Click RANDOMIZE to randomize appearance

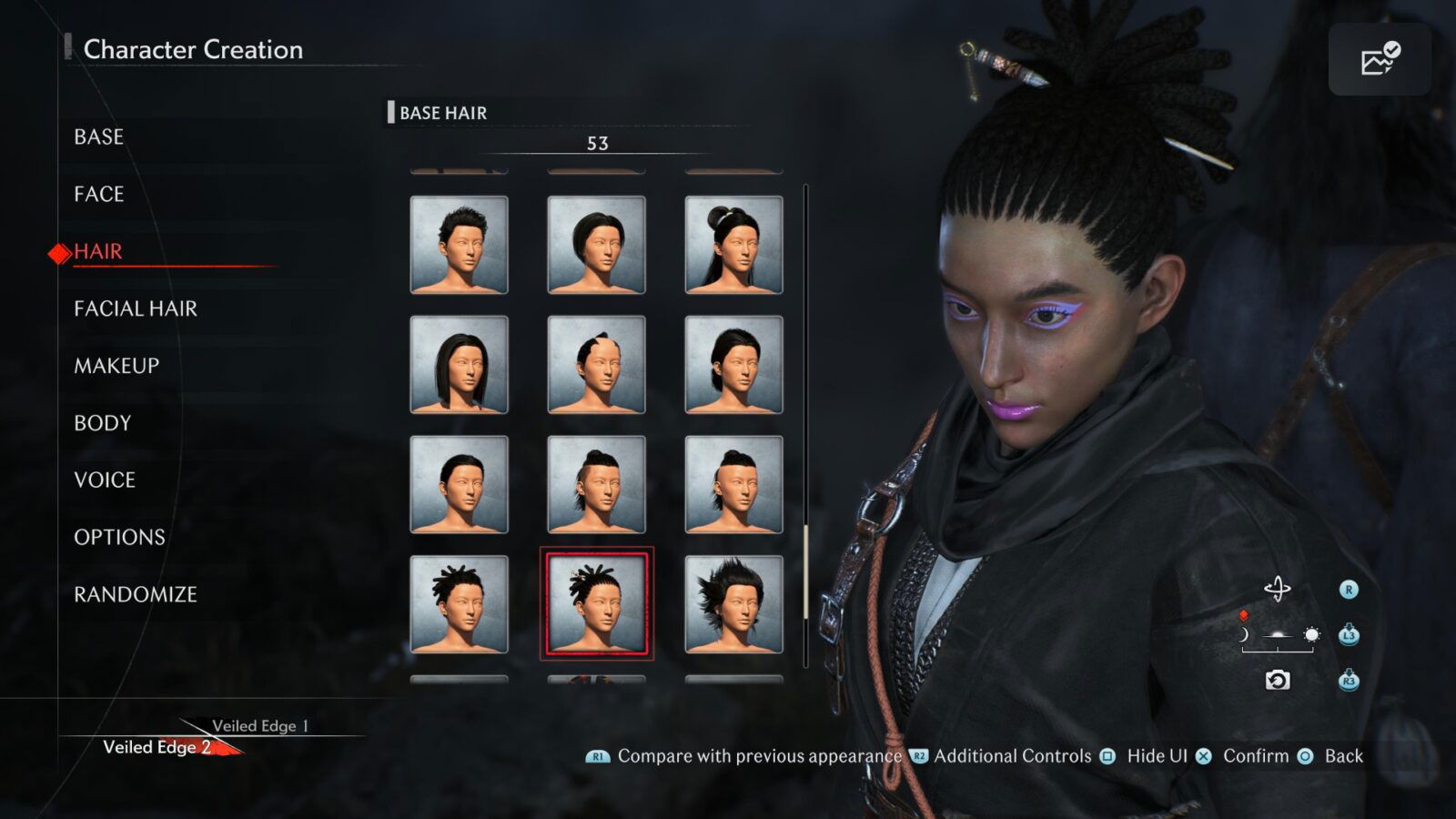click(x=135, y=594)
